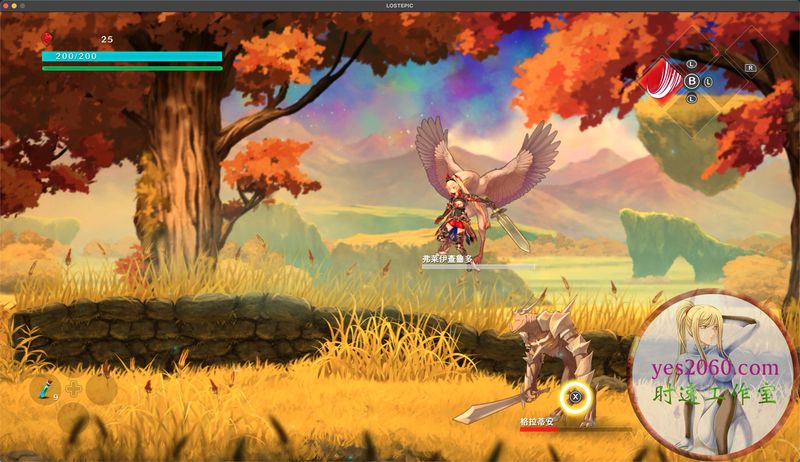Select the red slash skill icon
The height and width of the screenshot is (462, 800).
click(x=660, y=78)
